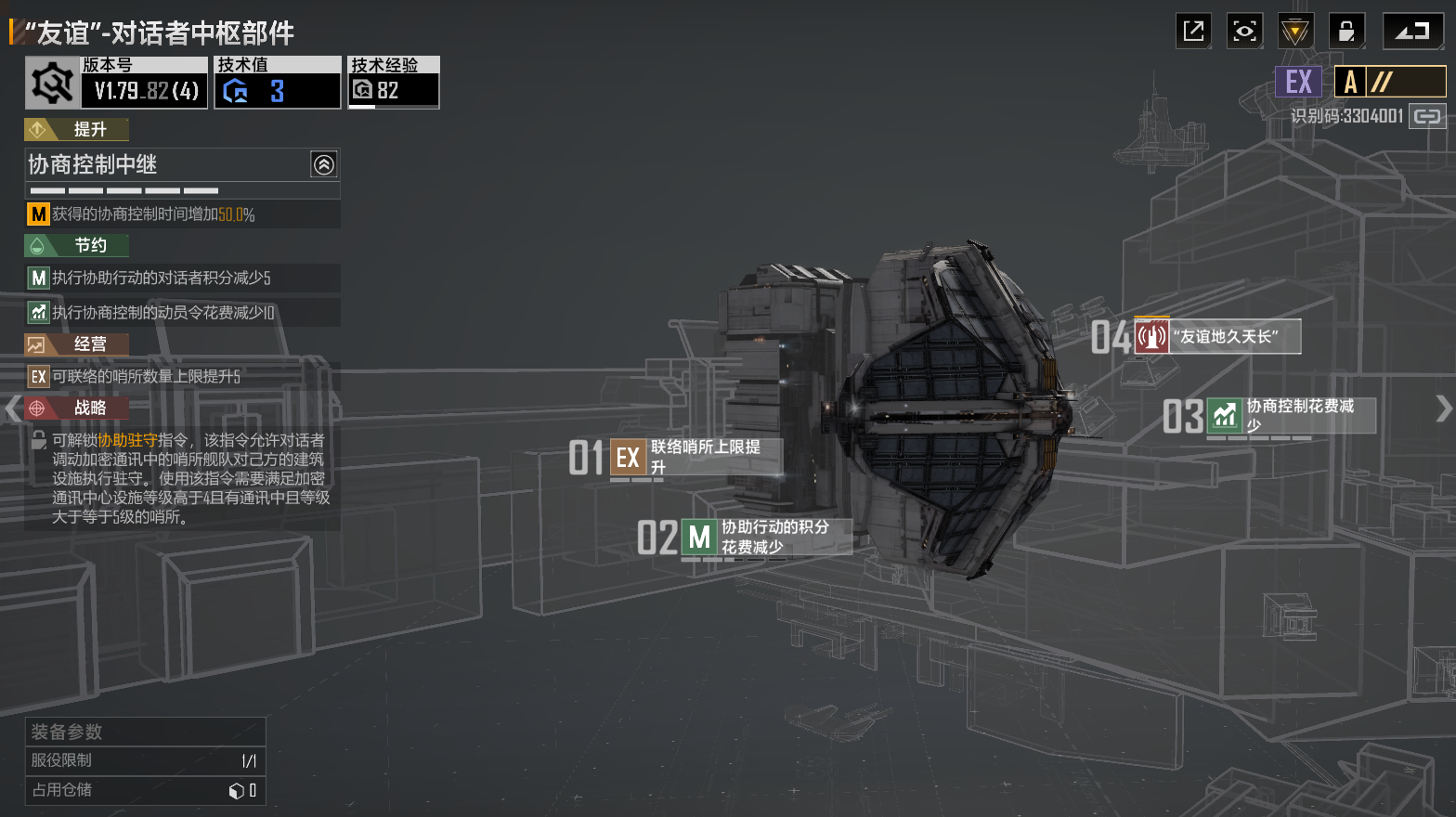Click the 技术值 tech points box
This screenshot has height=817, width=1456.
[x=277, y=83]
